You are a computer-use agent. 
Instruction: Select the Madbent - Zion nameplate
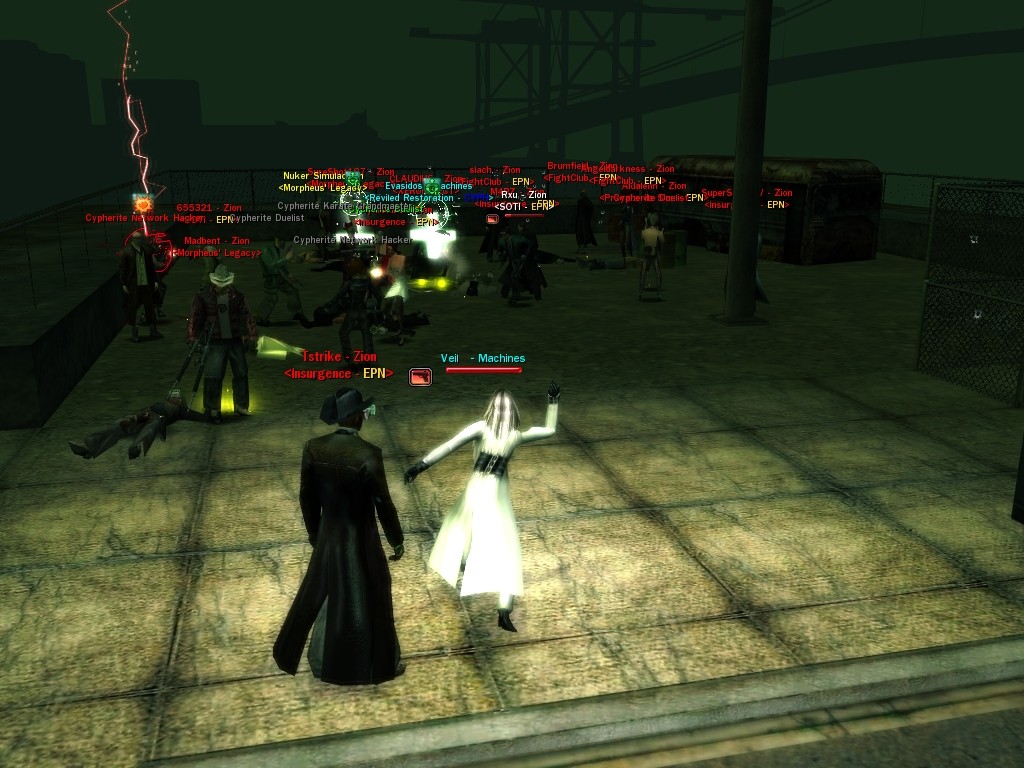pyautogui.click(x=216, y=241)
